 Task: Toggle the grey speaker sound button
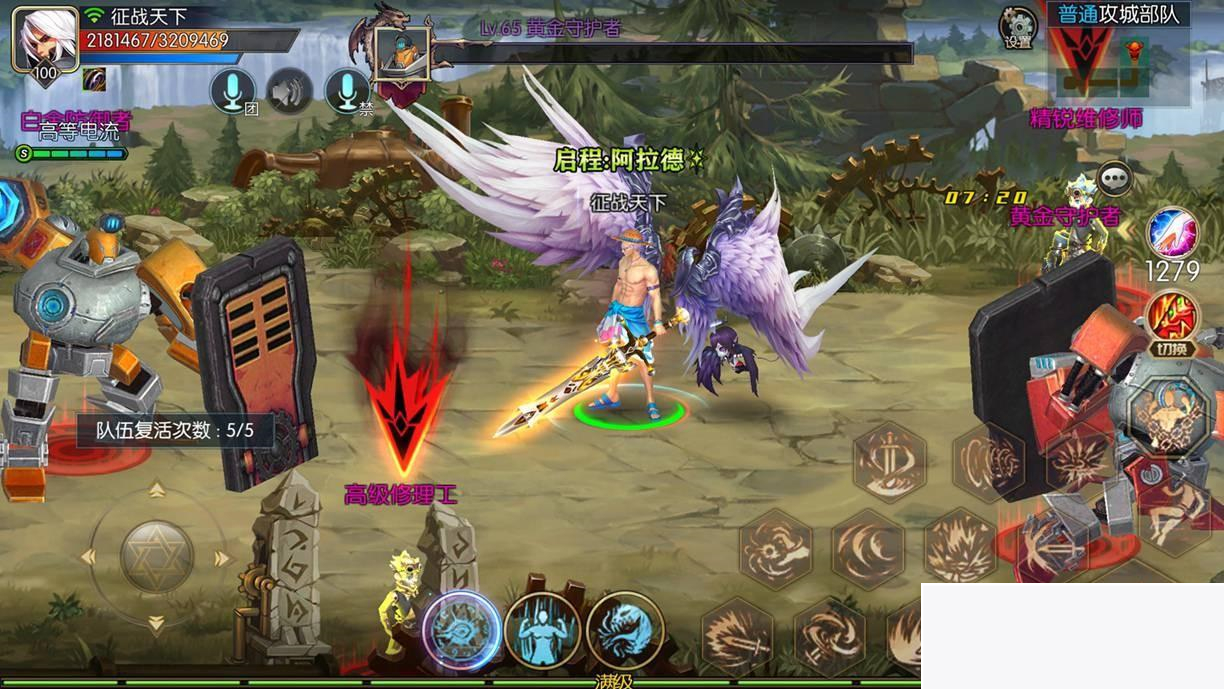click(289, 92)
